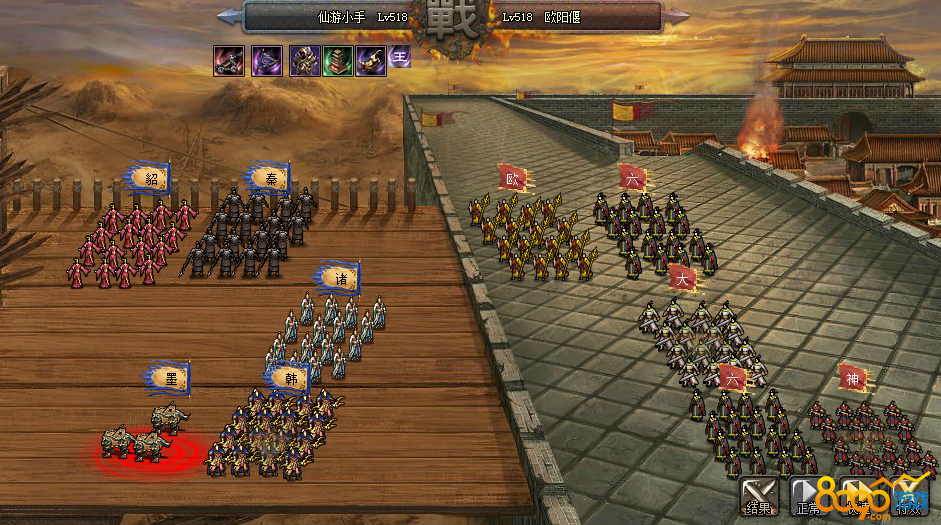Set playback to 正常 normal speed
This screenshot has height=525, width=941.
[x=808, y=494]
